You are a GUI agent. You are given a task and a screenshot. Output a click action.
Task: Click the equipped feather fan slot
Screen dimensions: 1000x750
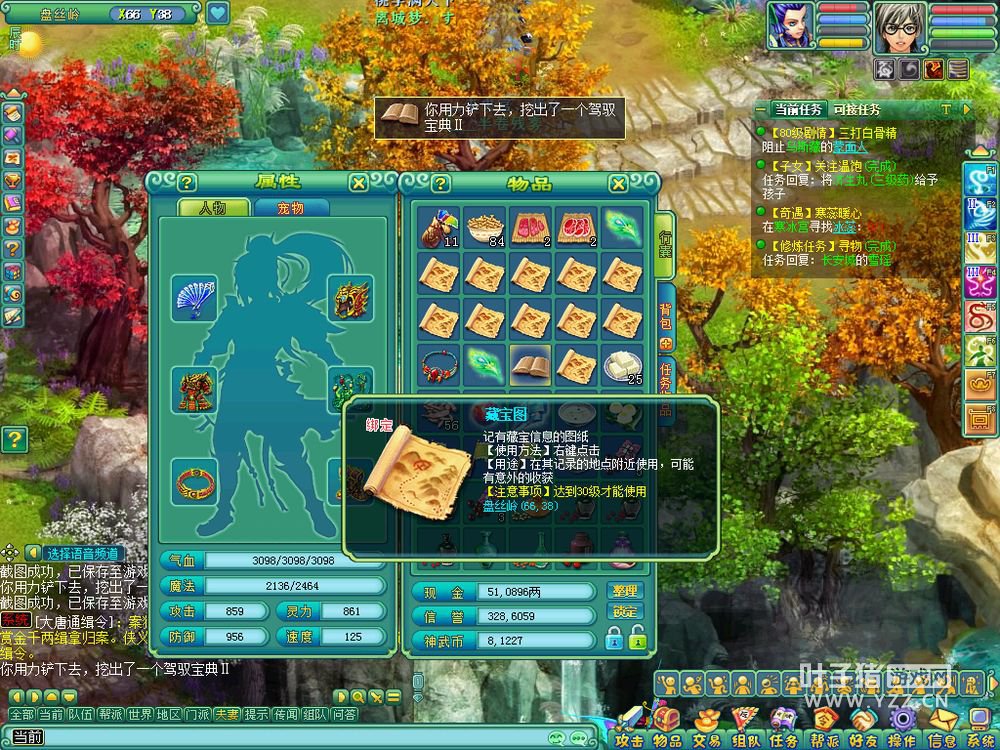pyautogui.click(x=193, y=298)
